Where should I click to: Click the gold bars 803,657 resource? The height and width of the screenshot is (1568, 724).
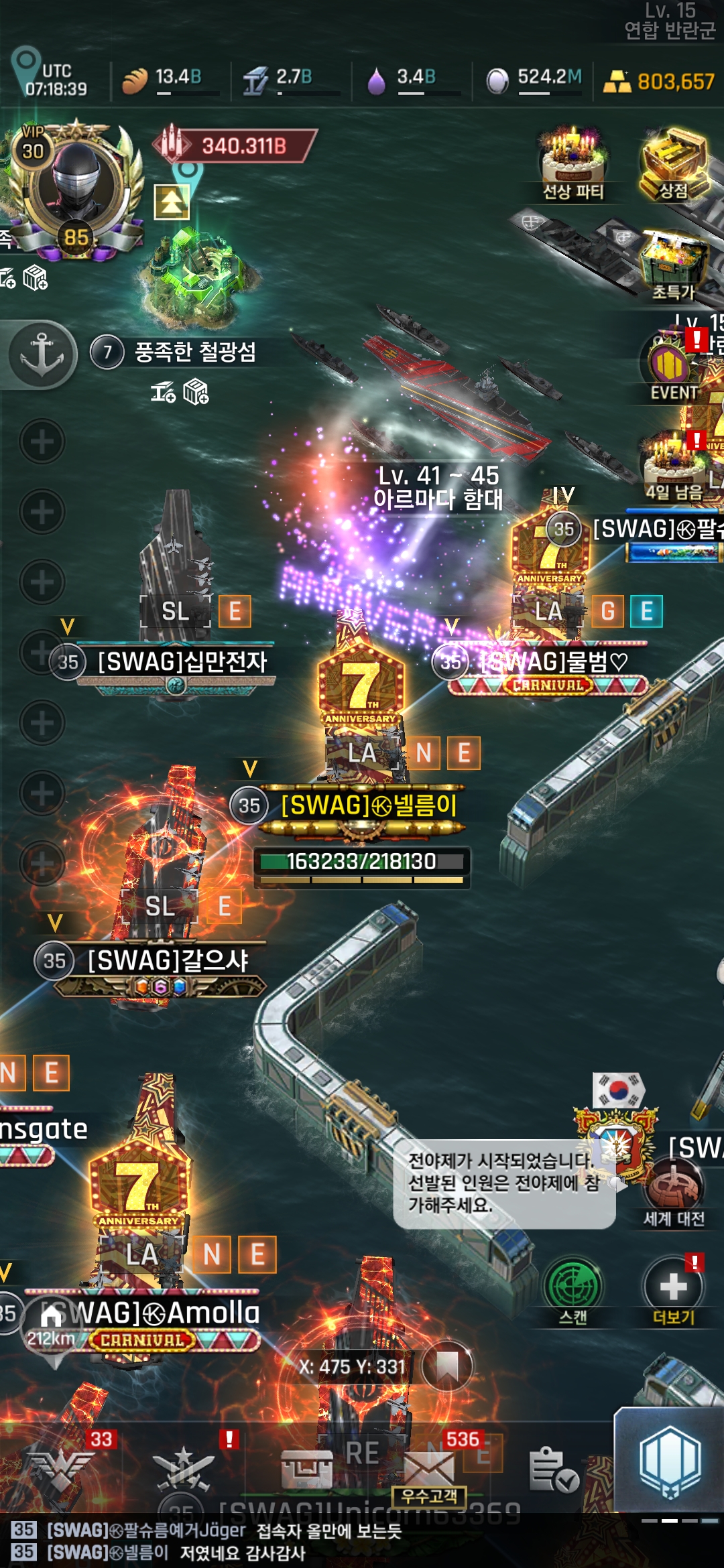(660, 82)
